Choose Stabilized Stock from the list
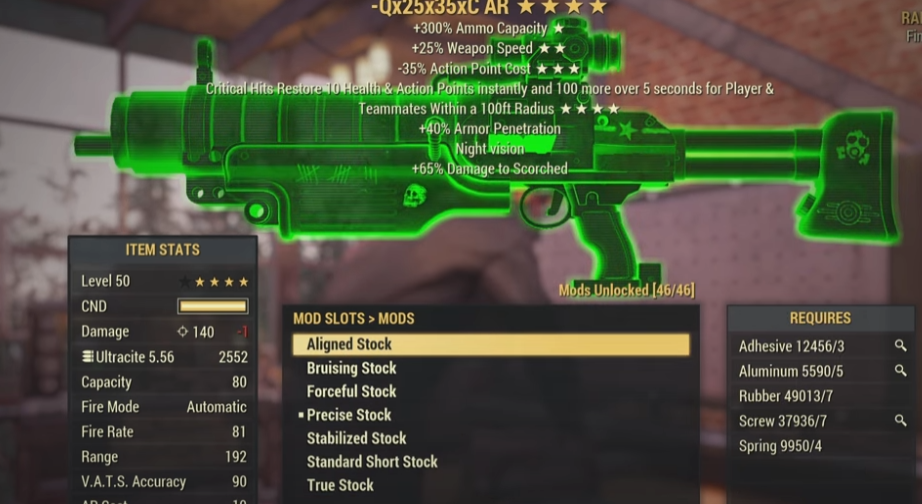Viewport: 922px width, 504px height. 356,438
